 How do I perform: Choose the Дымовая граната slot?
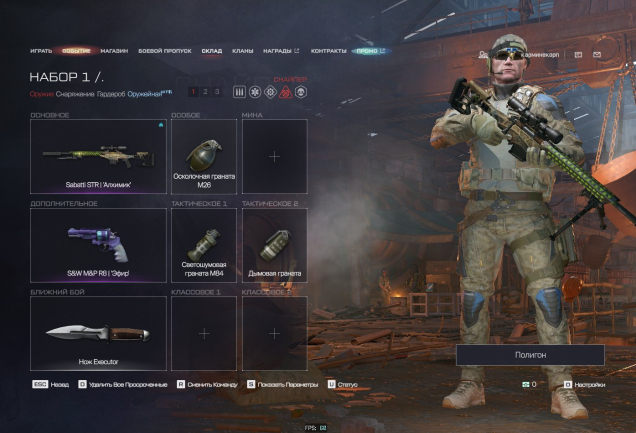tap(274, 245)
